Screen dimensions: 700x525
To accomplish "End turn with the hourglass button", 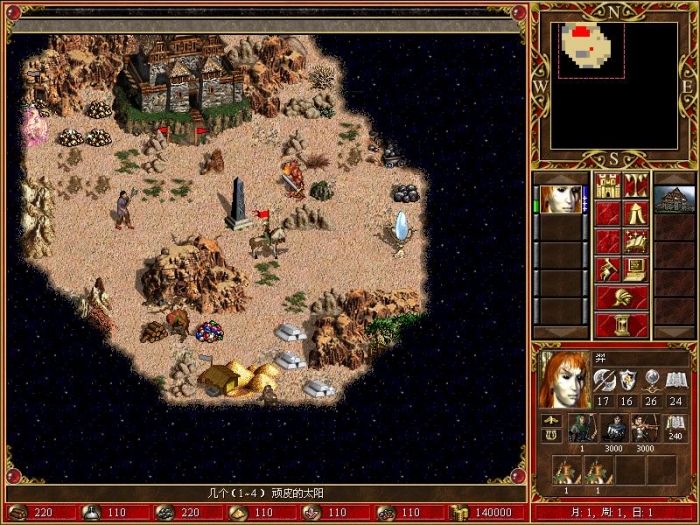I will click(x=621, y=325).
